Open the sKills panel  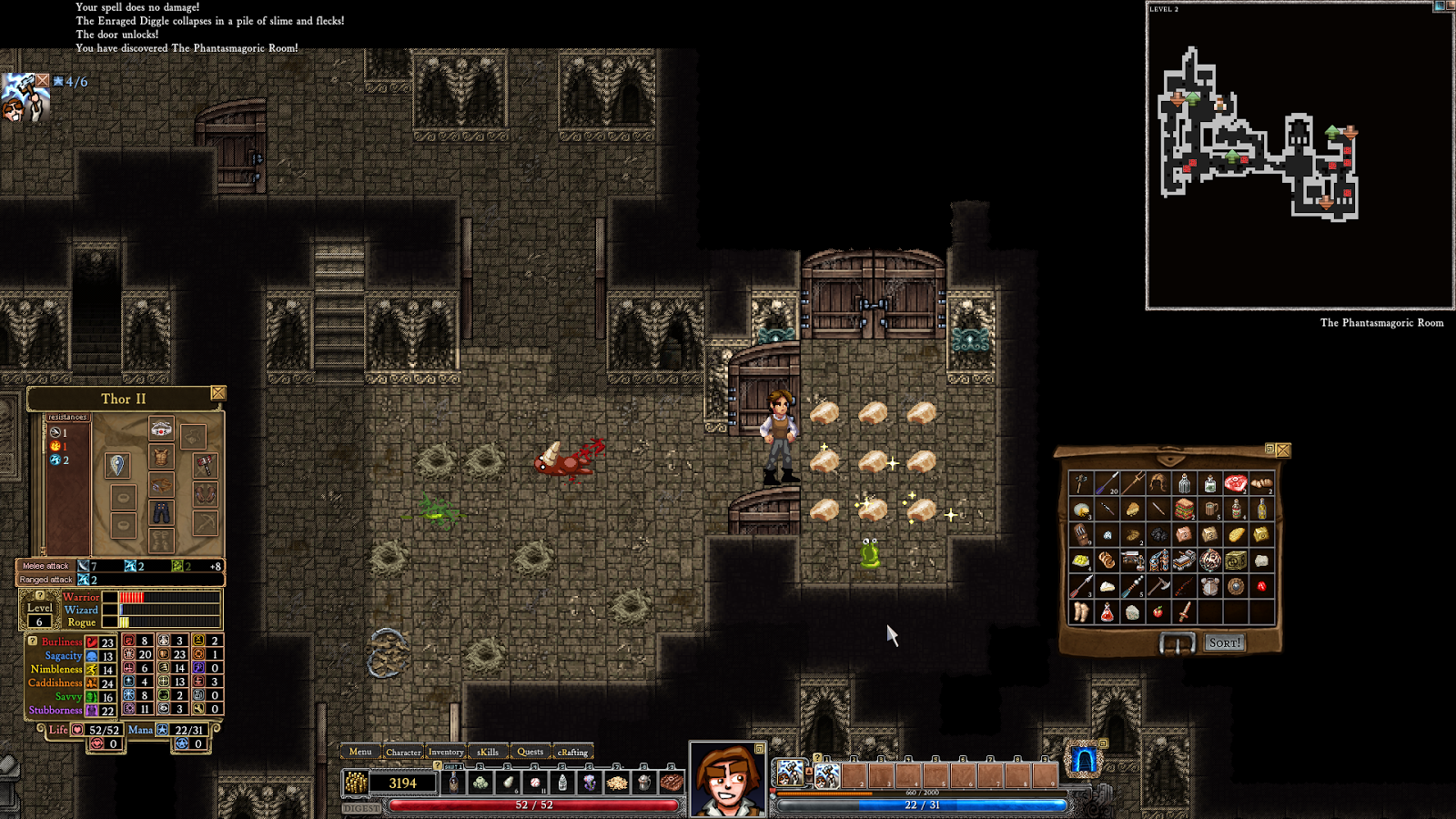tap(488, 752)
